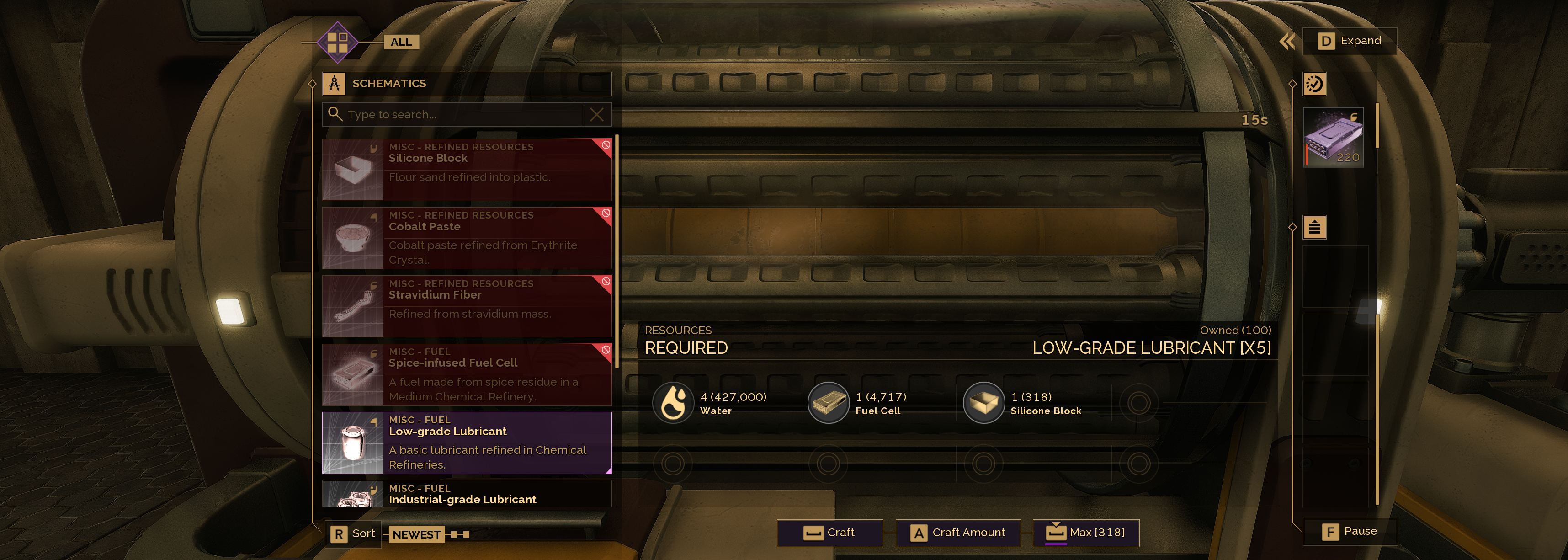
Task: Pause the refinery production
Action: (x=1350, y=531)
